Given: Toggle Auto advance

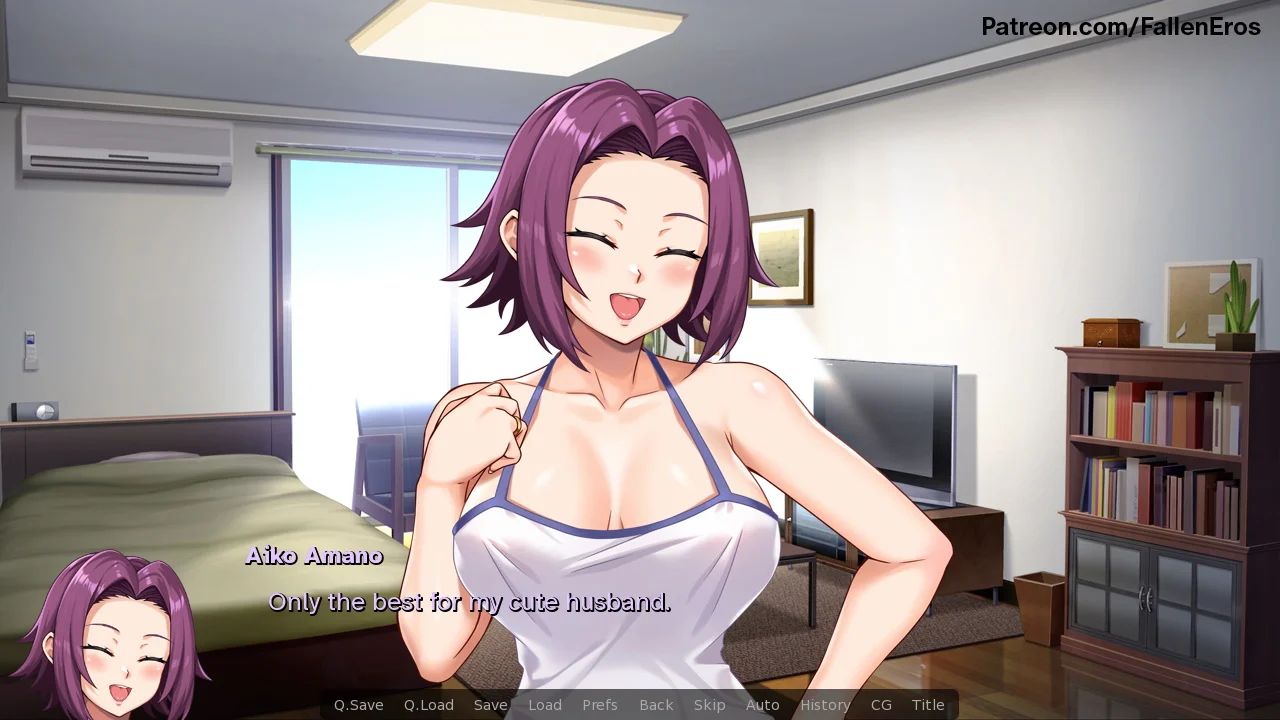Looking at the screenshot, I should pos(763,705).
